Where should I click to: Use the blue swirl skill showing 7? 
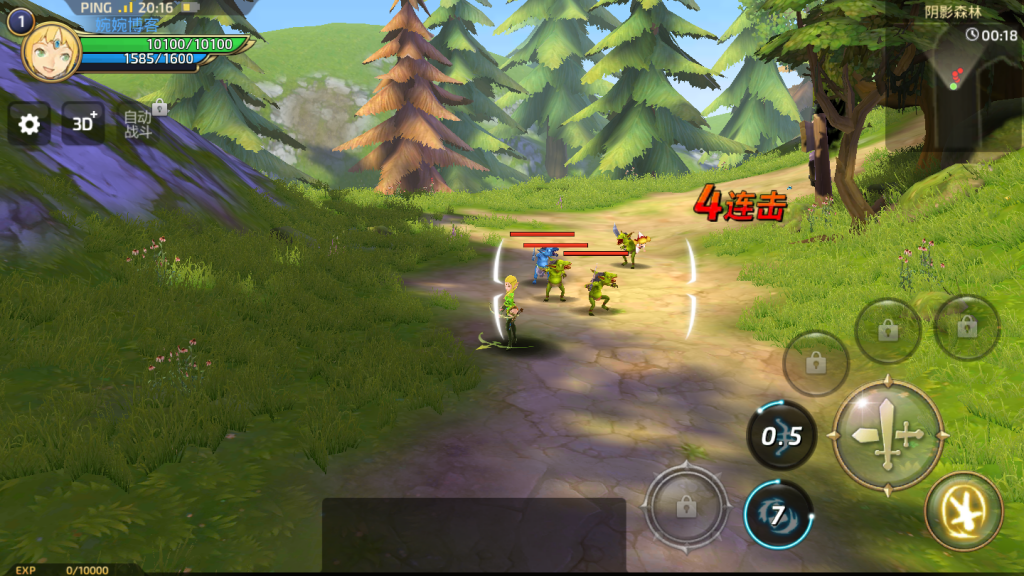(778, 515)
